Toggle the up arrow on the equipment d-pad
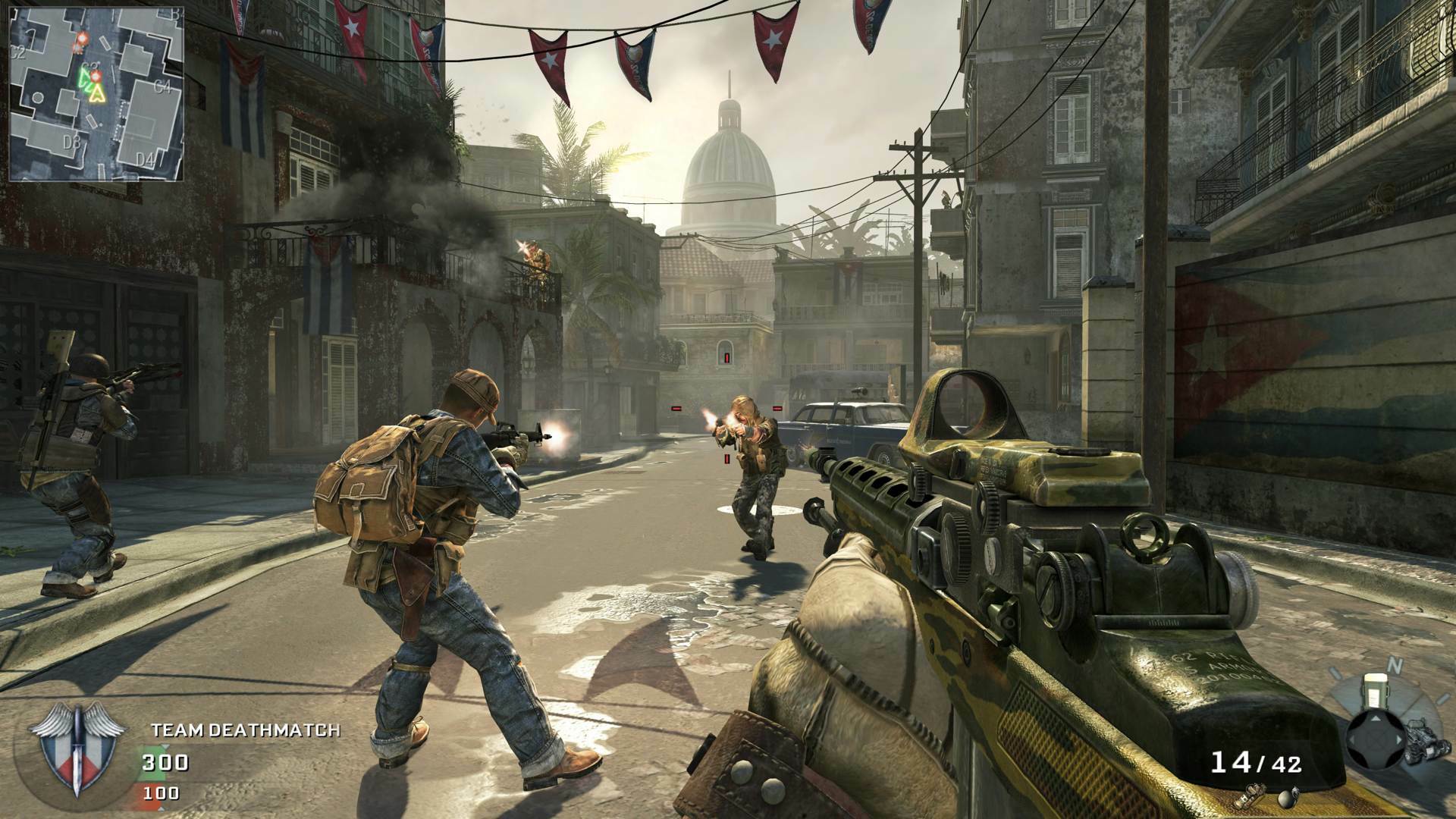 [x=1376, y=718]
